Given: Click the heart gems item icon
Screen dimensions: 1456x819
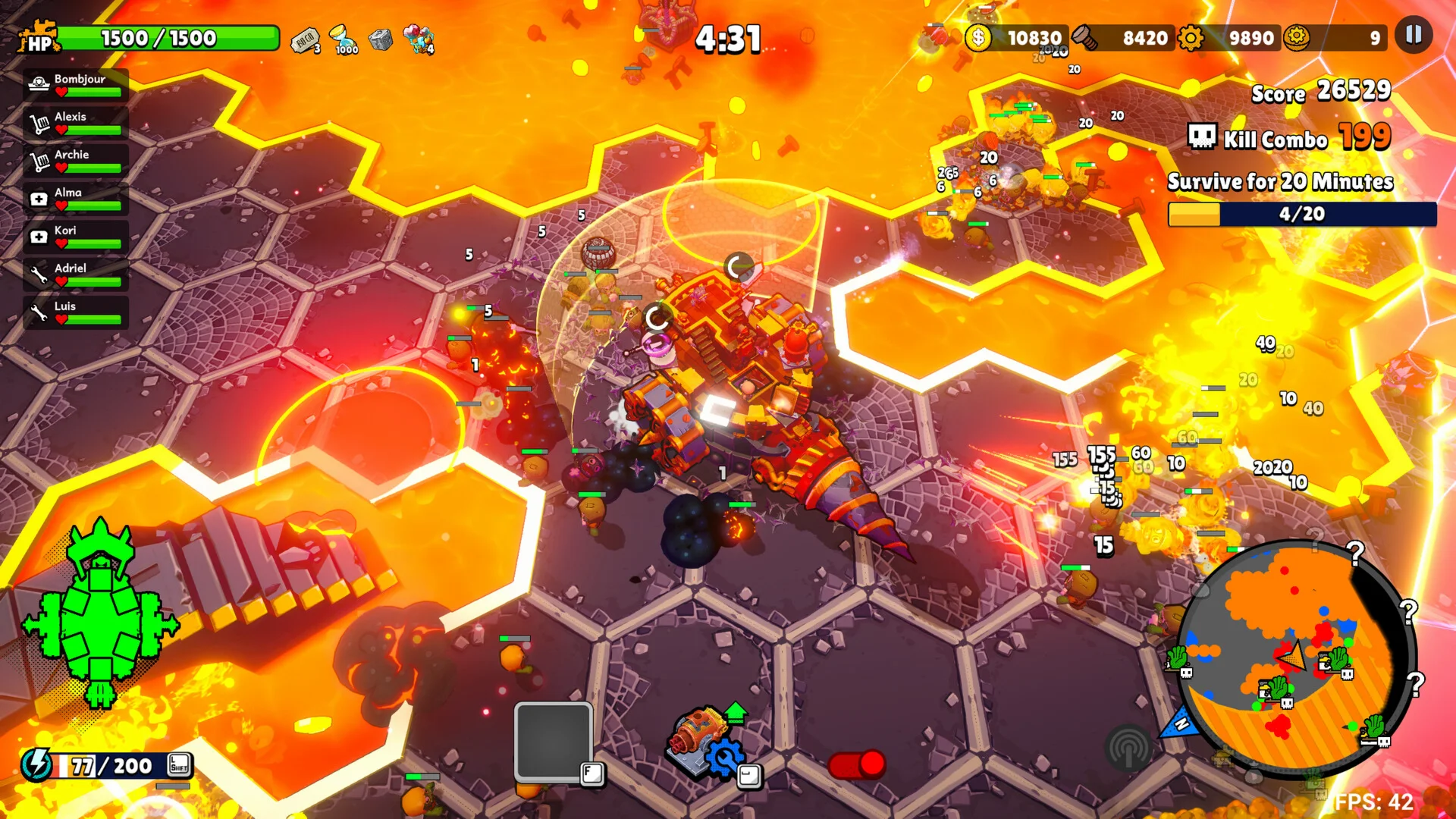Looking at the screenshot, I should 419,38.
